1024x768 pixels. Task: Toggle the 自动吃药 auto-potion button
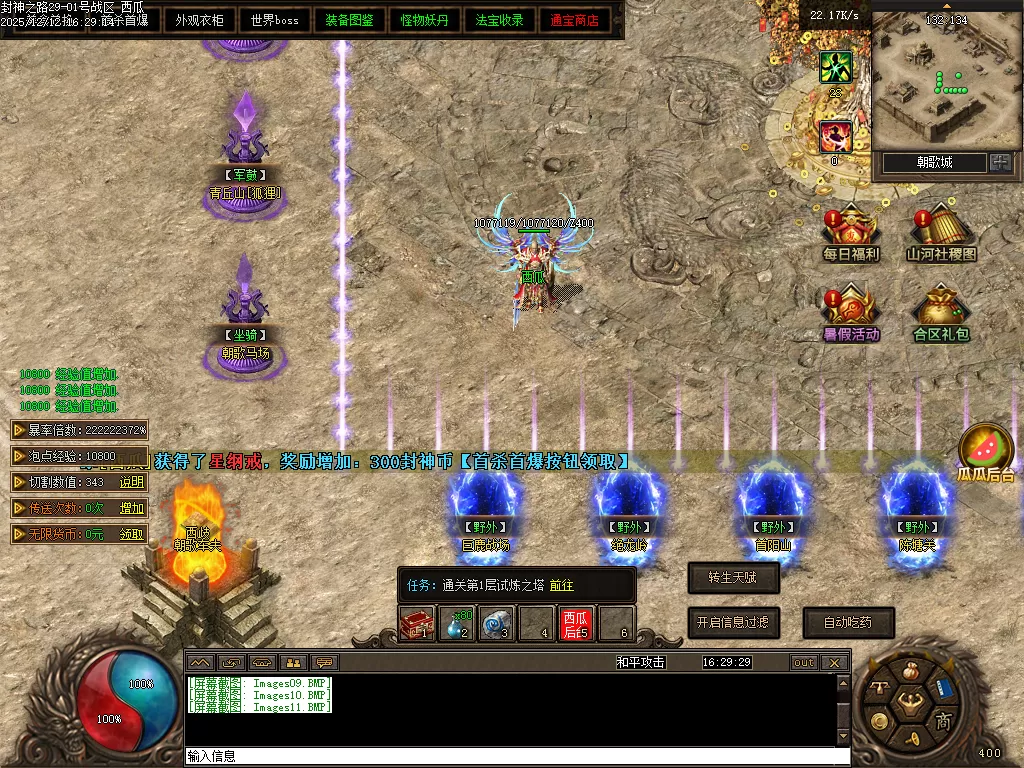848,622
